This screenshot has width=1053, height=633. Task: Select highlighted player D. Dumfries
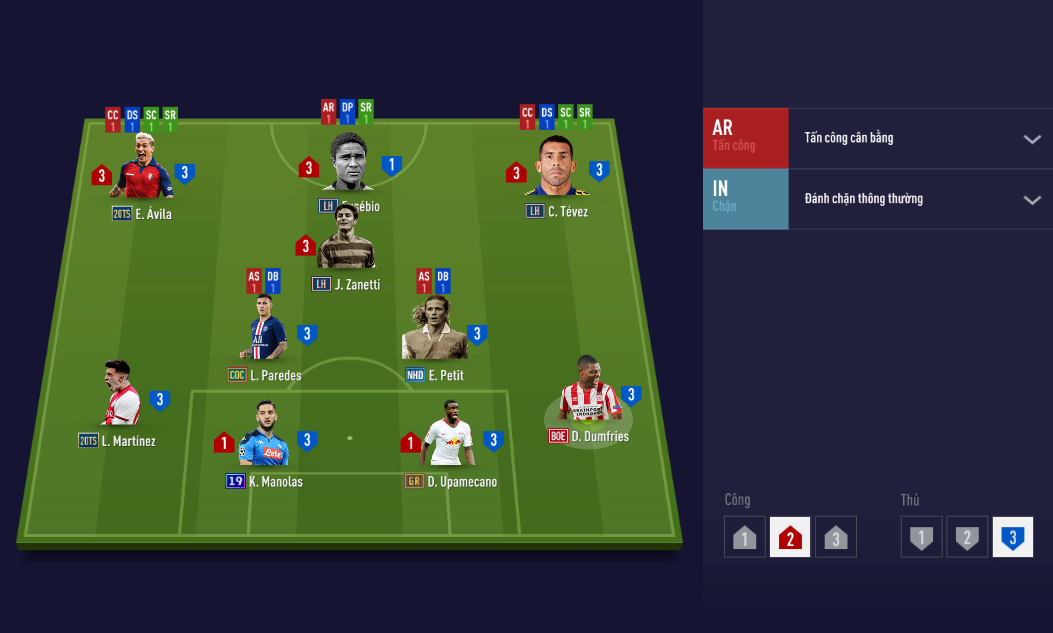click(590, 395)
